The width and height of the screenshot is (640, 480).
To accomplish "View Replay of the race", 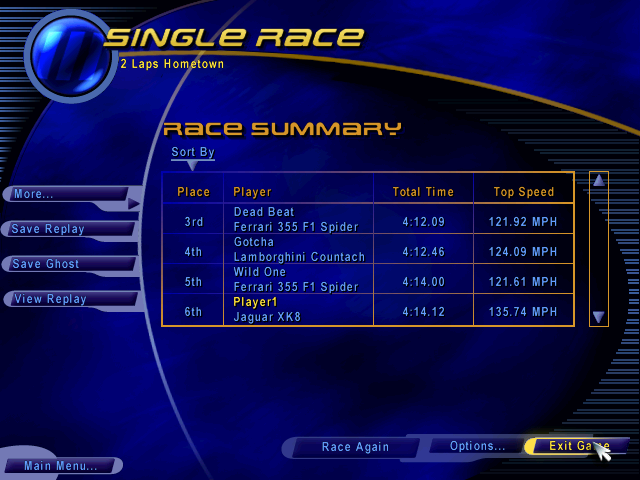I will point(60,299).
